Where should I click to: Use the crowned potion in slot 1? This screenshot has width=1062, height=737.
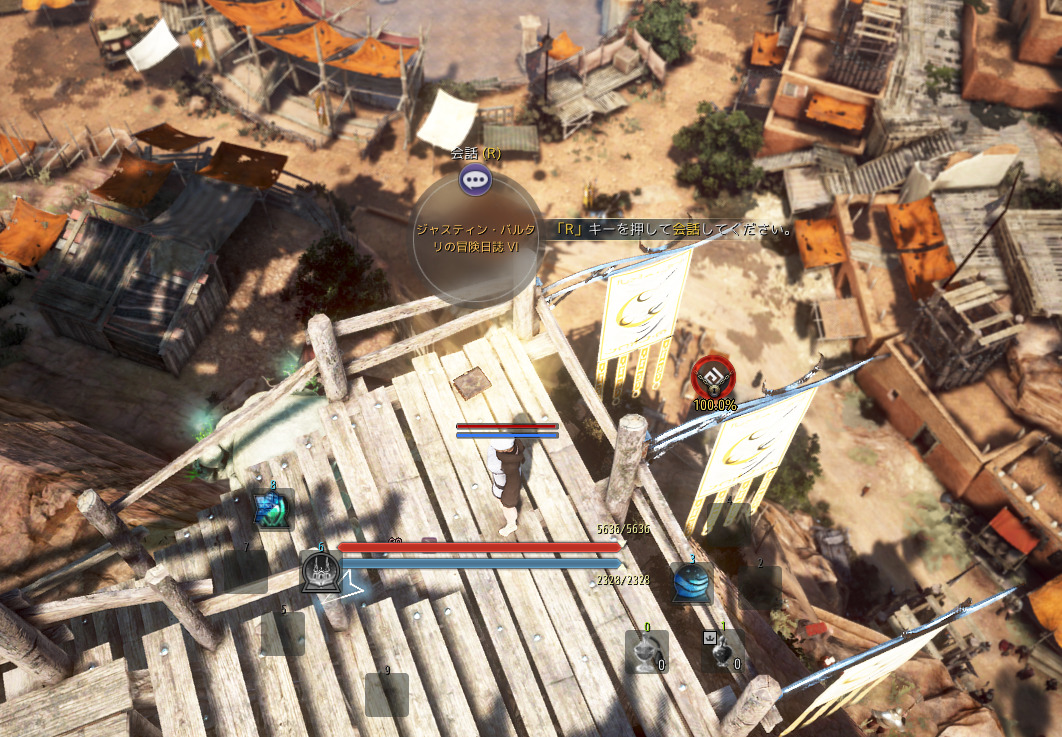[x=721, y=651]
